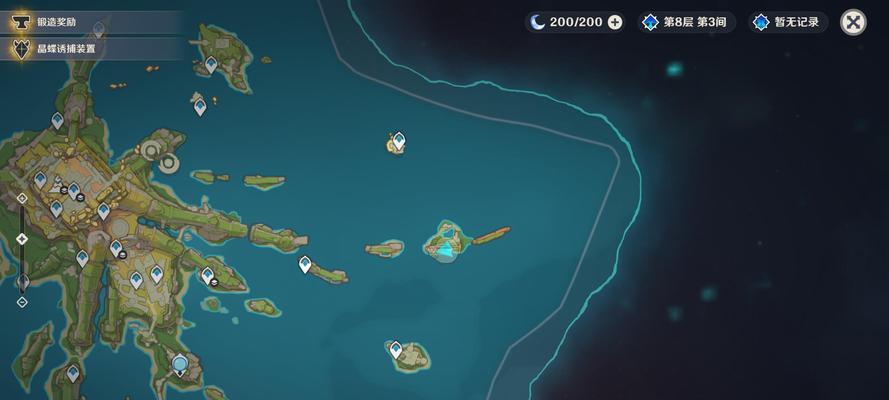Open the 第8层 第3间 abyss progress
The height and width of the screenshot is (400, 889).
pos(689,22)
